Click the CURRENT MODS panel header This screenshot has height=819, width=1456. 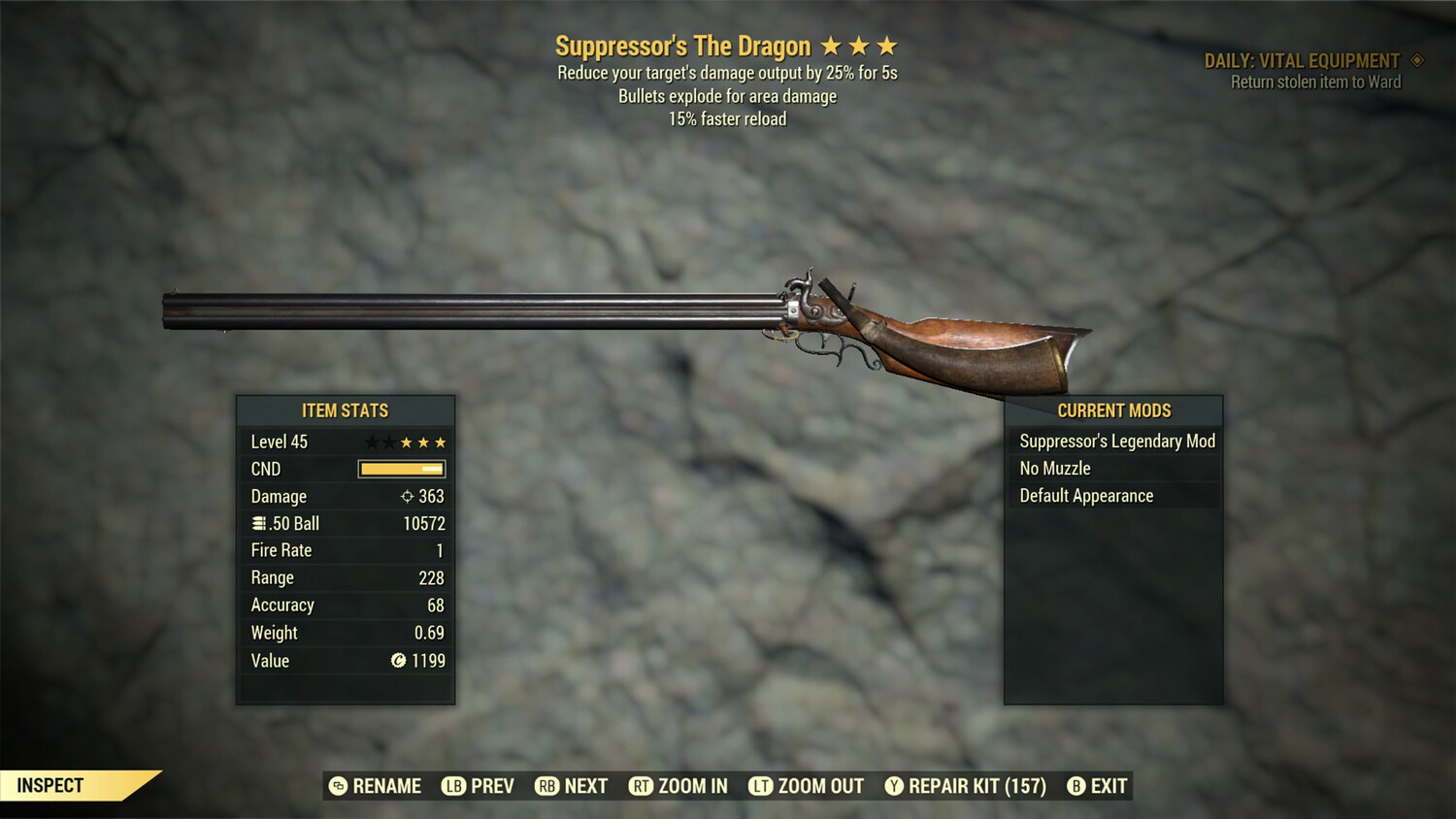coord(1112,410)
